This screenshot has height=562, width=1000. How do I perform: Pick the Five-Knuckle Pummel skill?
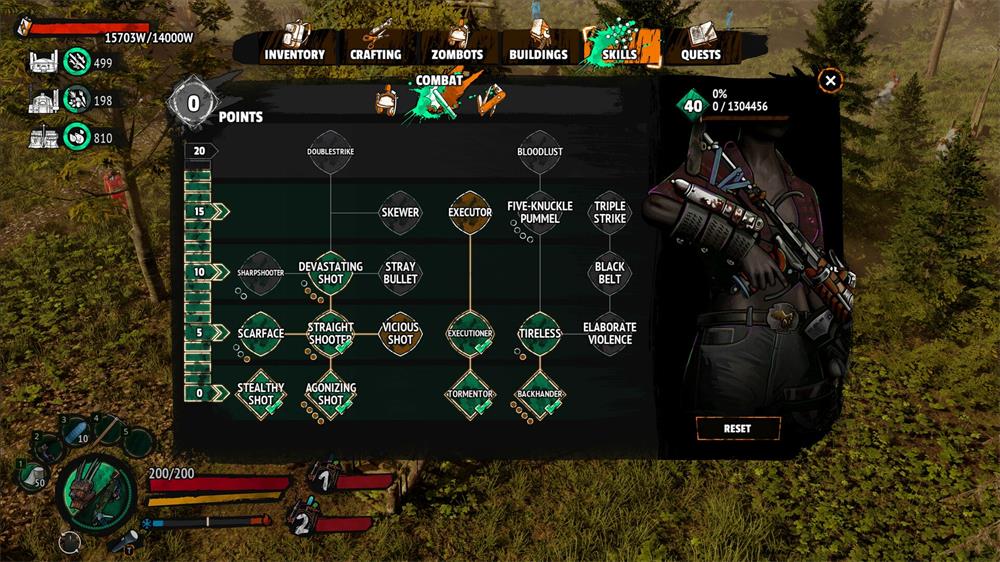pos(540,213)
